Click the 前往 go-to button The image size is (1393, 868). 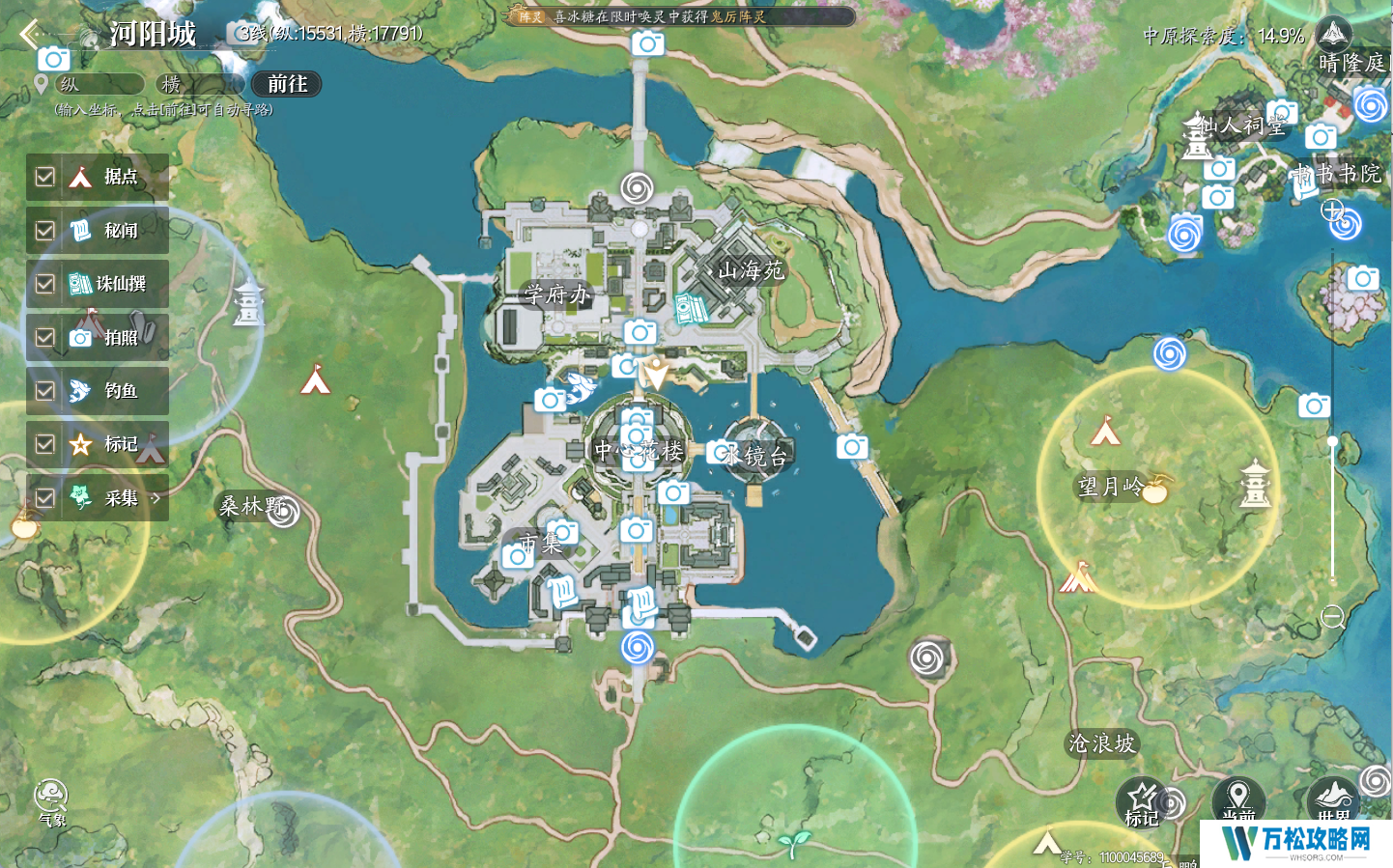pos(287,85)
